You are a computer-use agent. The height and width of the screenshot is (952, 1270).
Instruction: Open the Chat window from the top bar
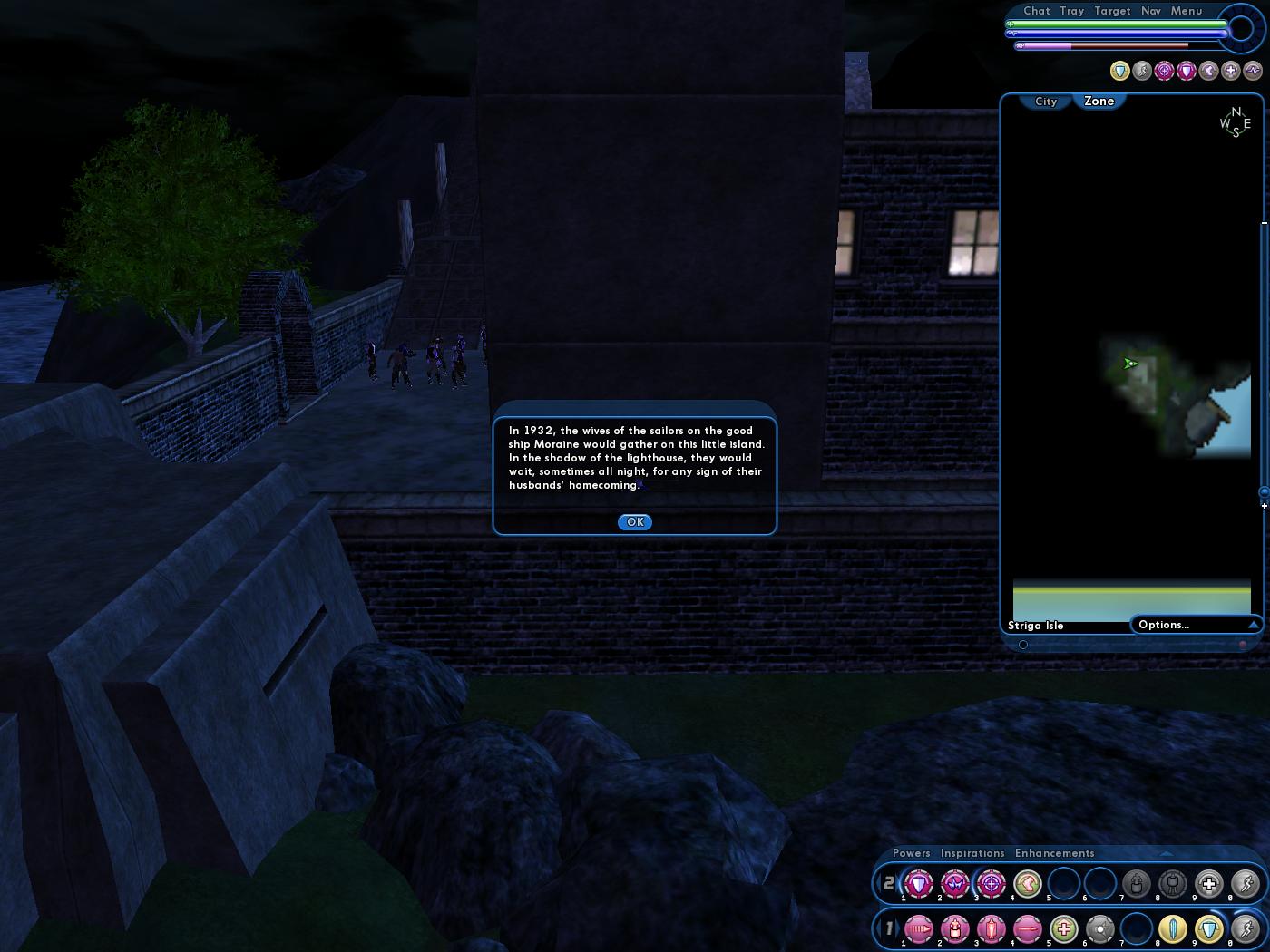point(1037,11)
